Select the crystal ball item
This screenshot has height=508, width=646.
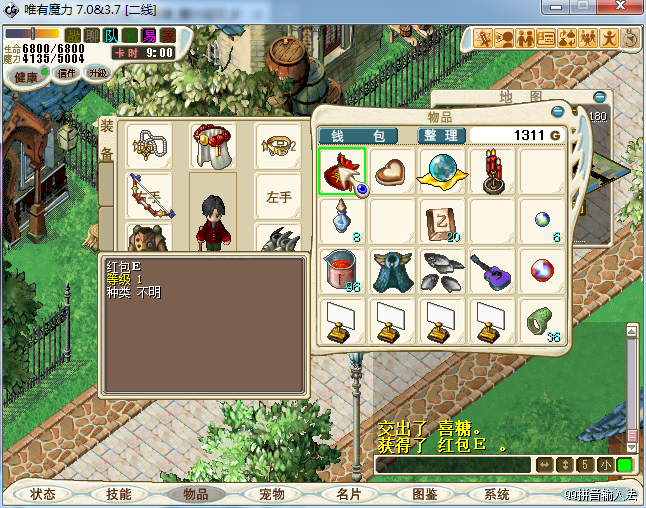[x=443, y=170]
